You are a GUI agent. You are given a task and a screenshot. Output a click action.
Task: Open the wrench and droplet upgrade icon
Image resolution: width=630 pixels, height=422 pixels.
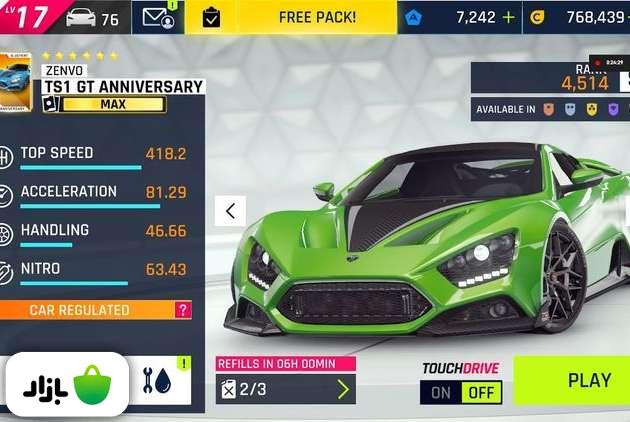155,381
